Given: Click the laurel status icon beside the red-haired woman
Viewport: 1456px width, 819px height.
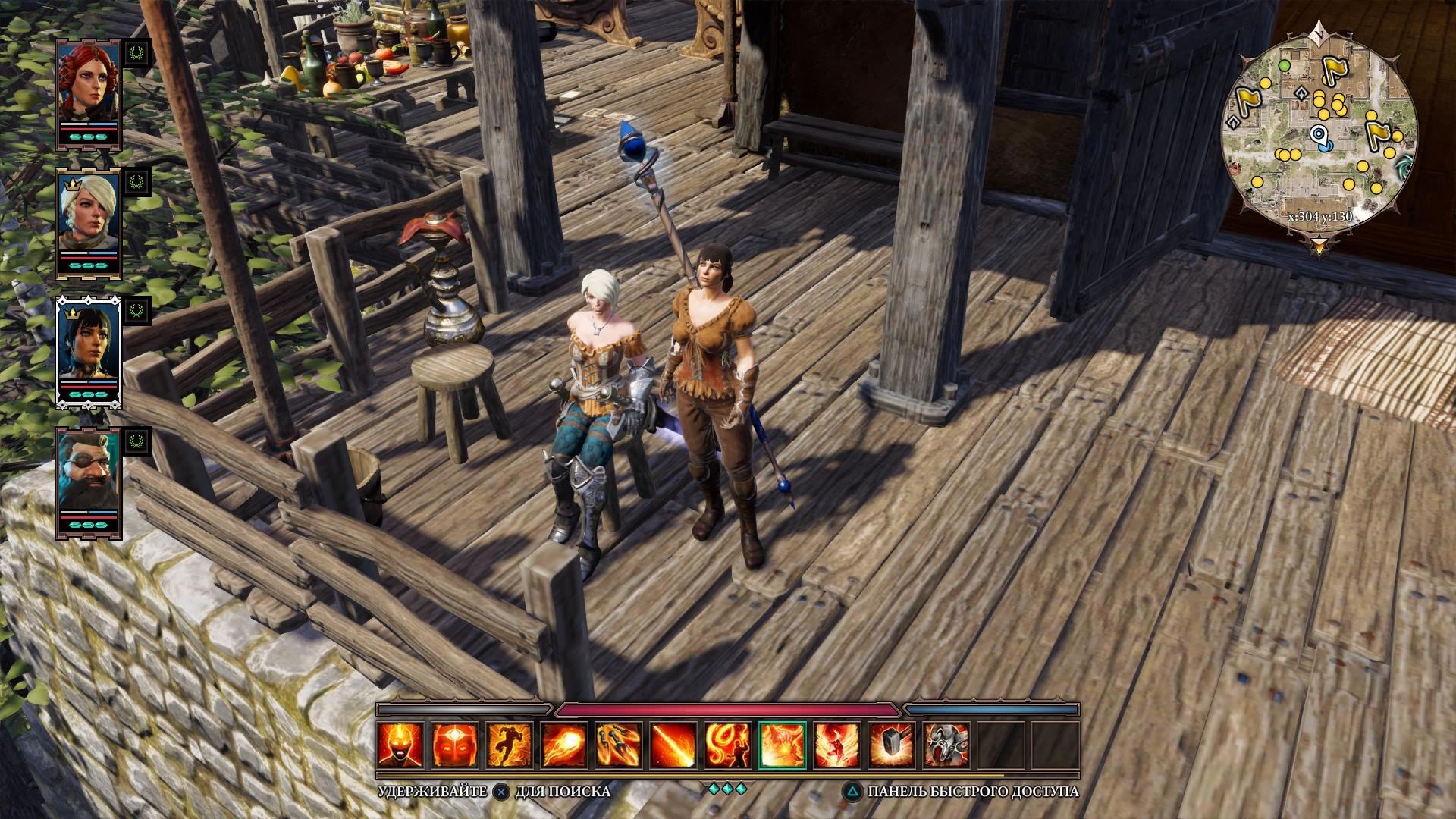Looking at the screenshot, I should pyautogui.click(x=137, y=52).
